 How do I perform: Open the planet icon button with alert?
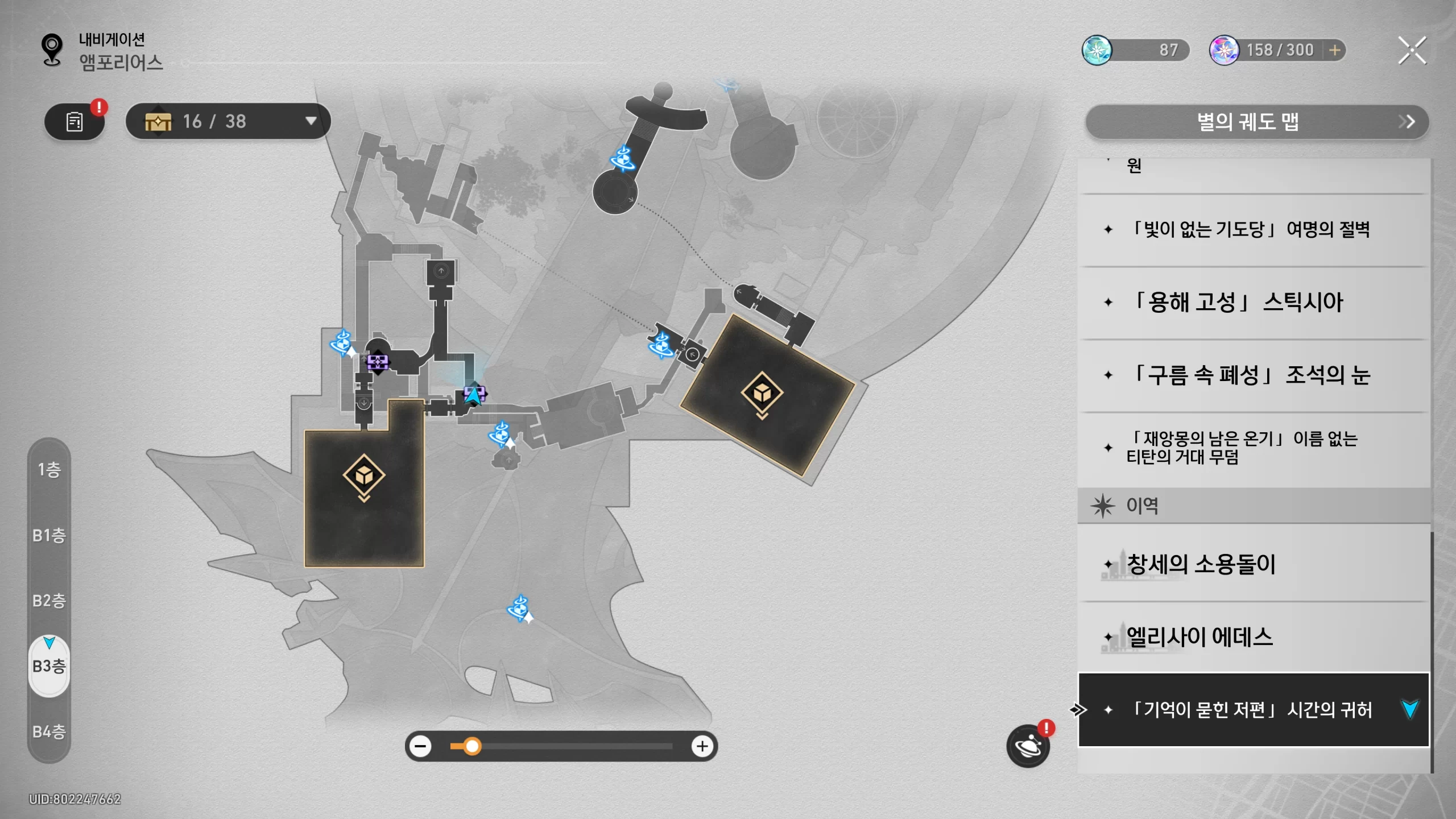1028,746
